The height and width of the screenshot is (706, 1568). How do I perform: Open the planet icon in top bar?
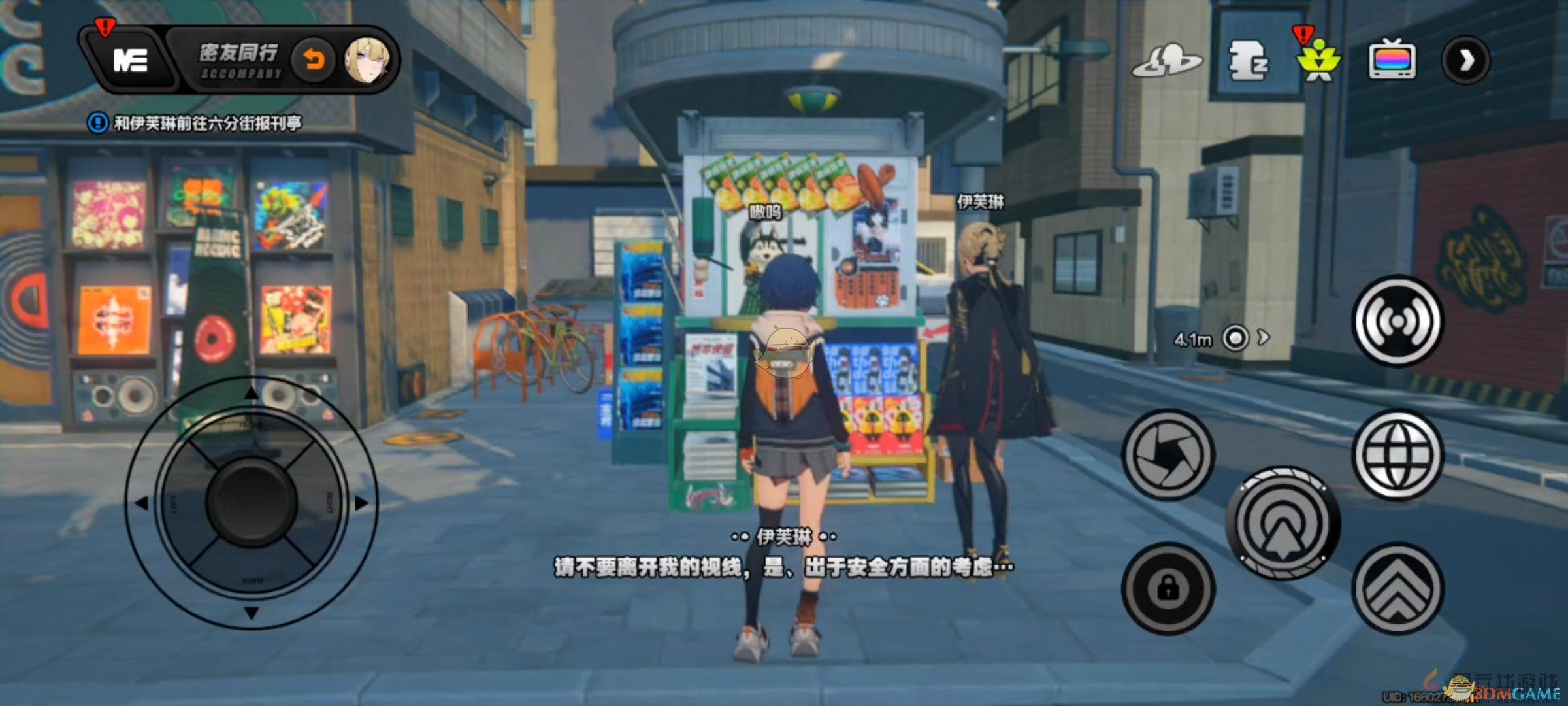click(x=1167, y=61)
